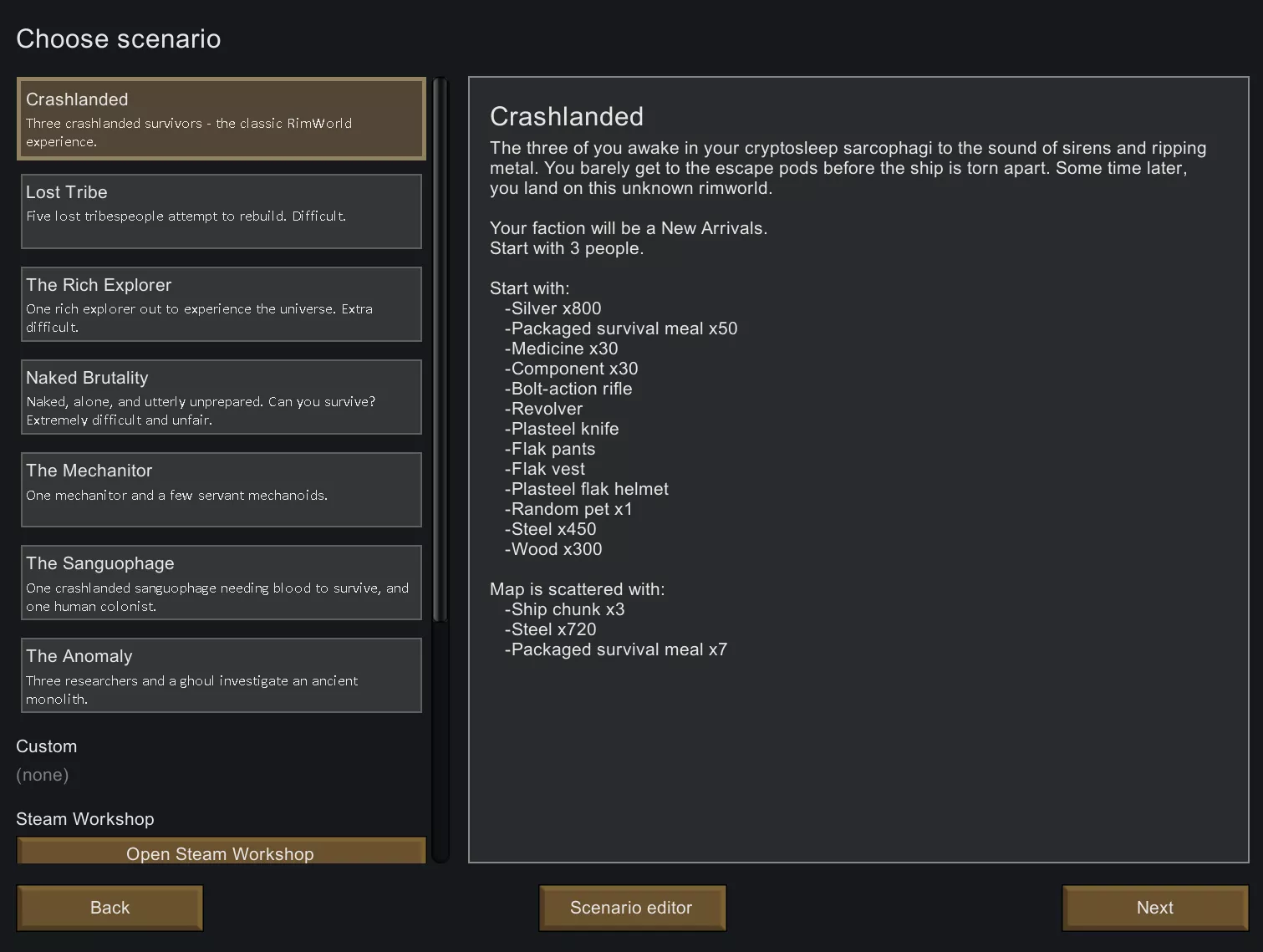Click Open Steam Workshop
Screen dimensions: 1263x952
click(220, 853)
